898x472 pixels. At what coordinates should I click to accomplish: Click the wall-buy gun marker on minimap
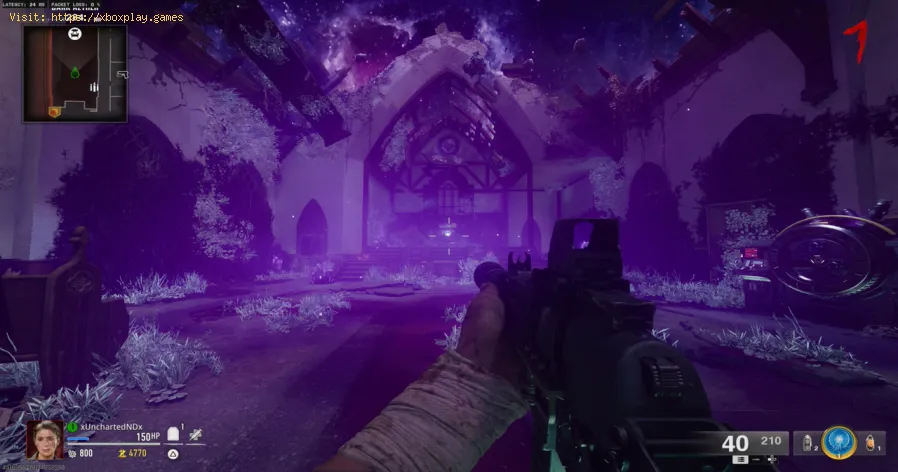point(122,74)
